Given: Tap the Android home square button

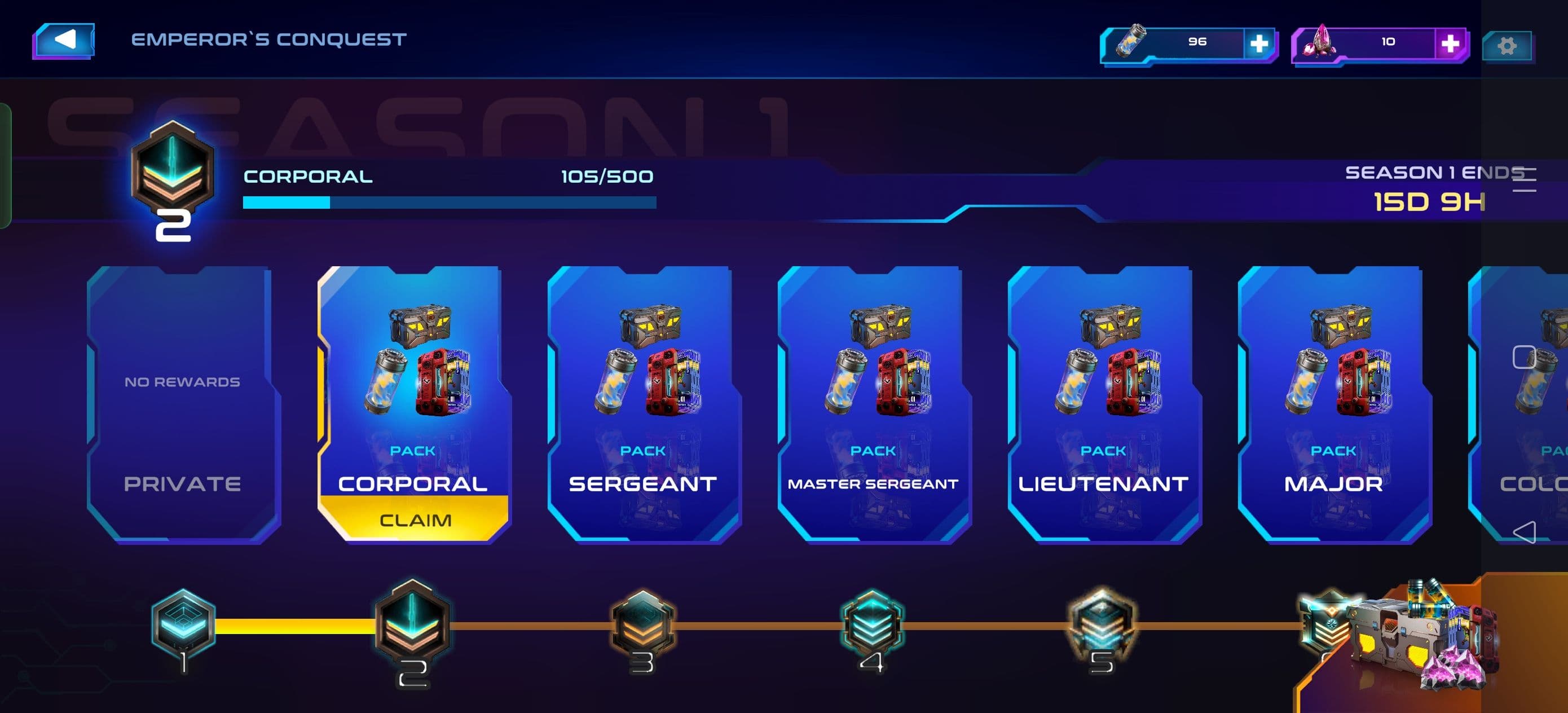Looking at the screenshot, I should tap(1523, 358).
